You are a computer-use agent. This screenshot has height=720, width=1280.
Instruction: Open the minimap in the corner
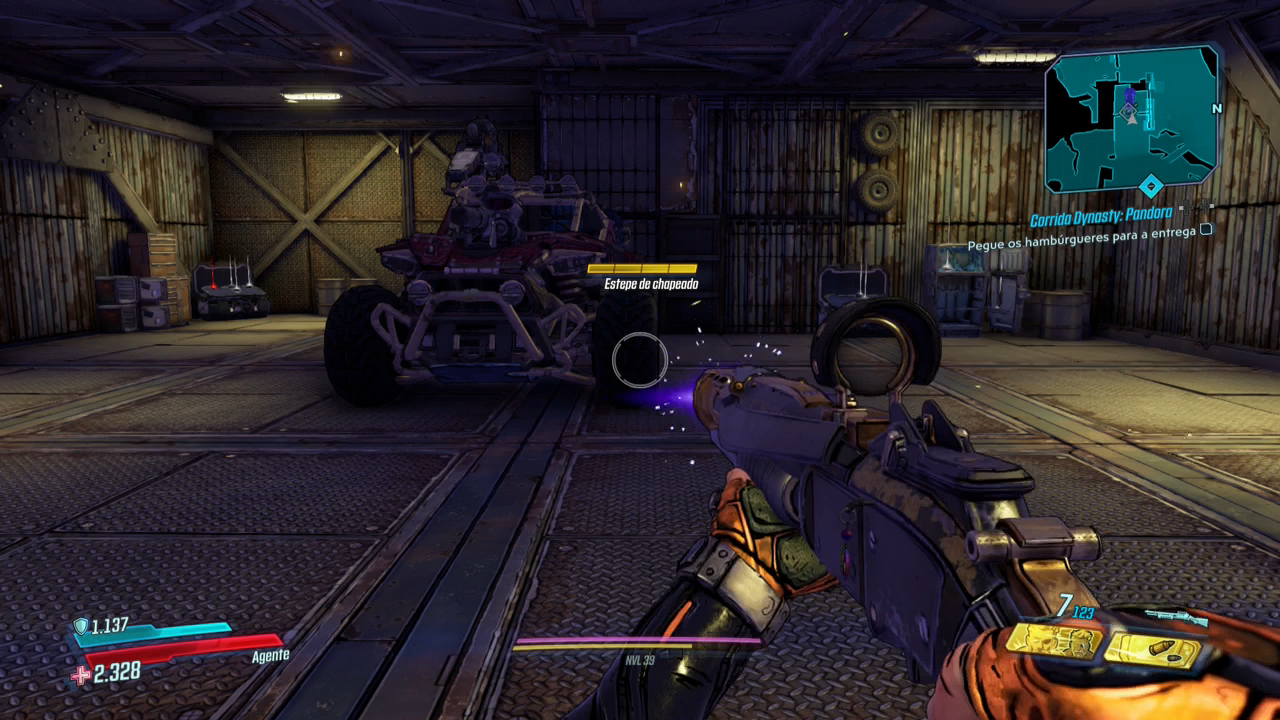pyautogui.click(x=1131, y=118)
